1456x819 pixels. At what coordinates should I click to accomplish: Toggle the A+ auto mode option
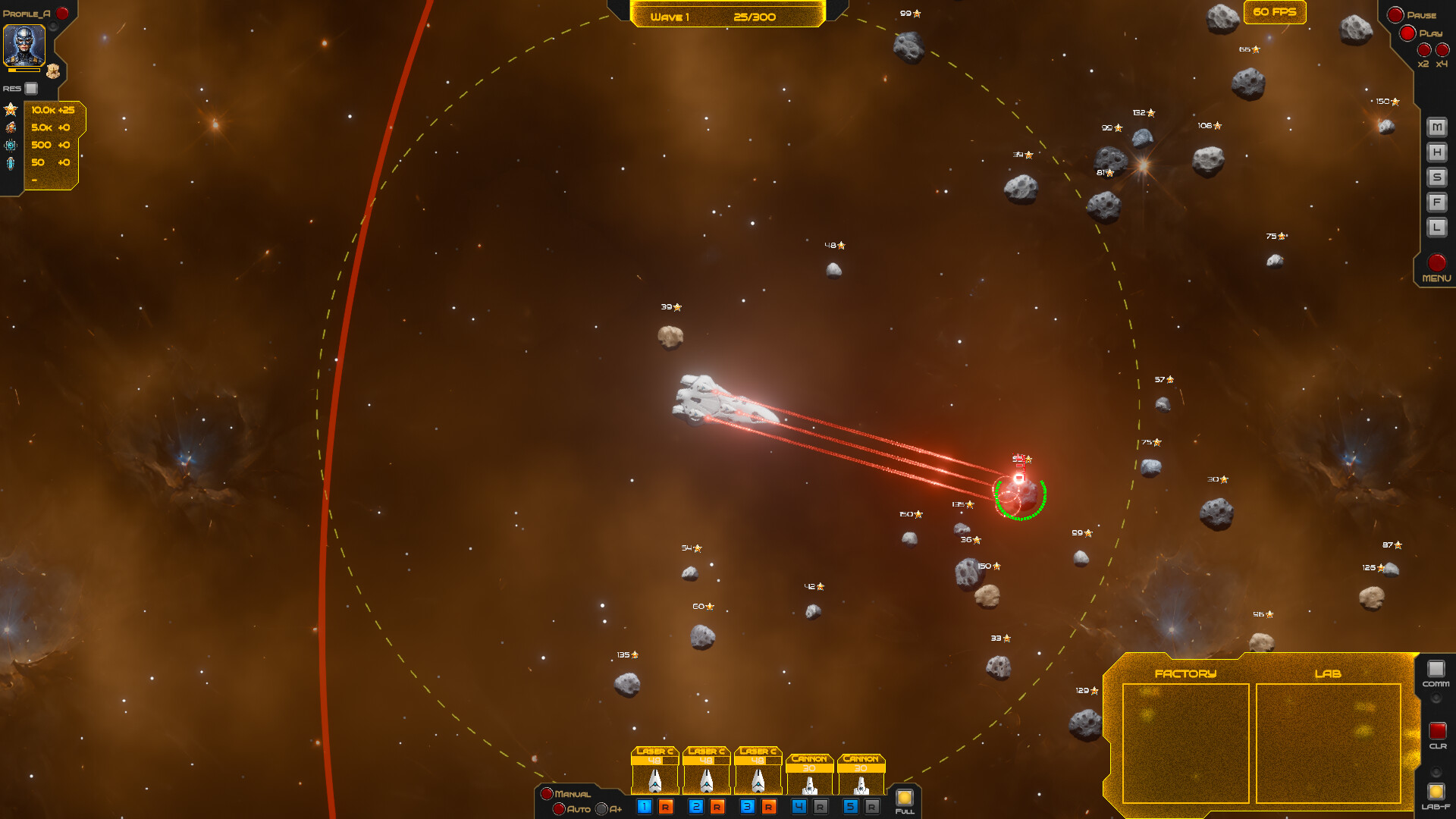pyautogui.click(x=601, y=809)
